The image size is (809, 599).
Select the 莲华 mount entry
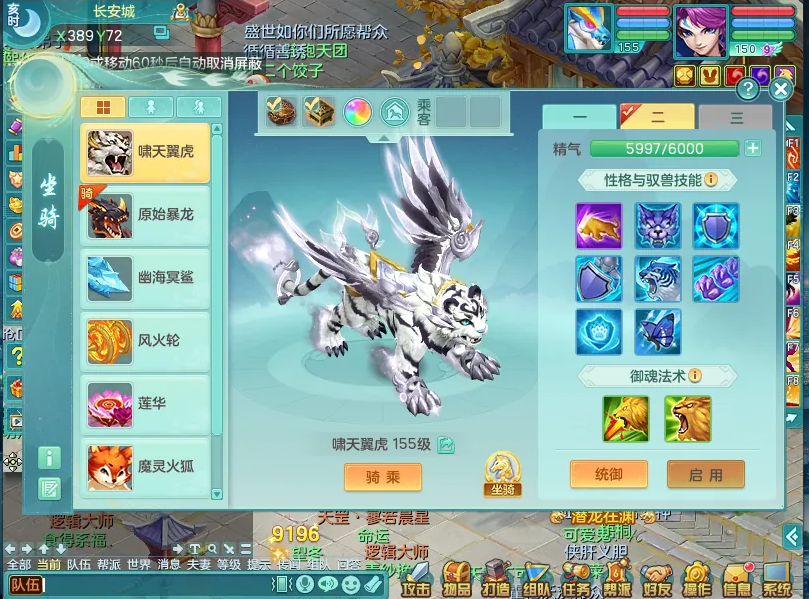145,403
